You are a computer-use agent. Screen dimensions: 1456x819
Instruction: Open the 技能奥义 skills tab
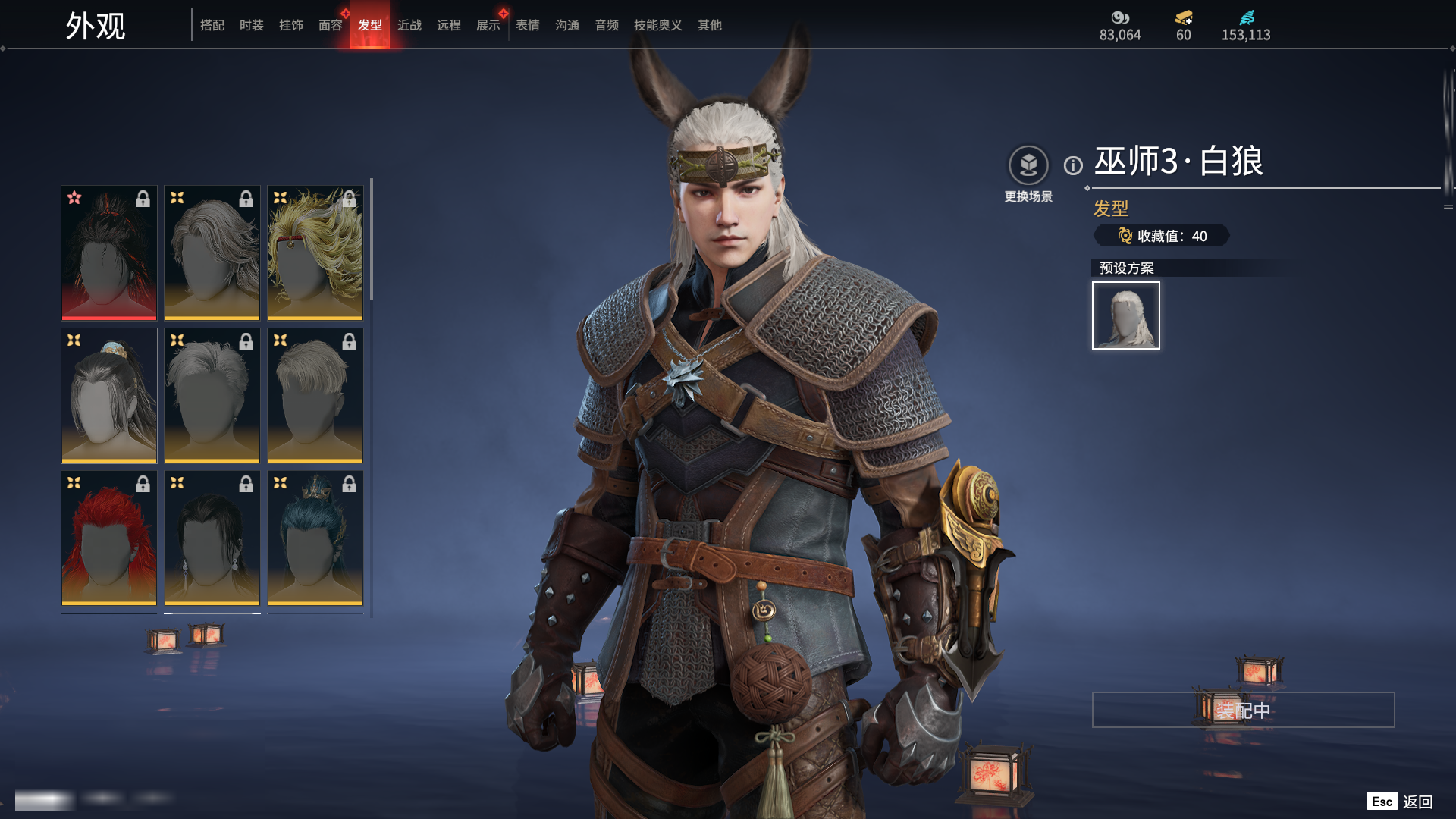click(x=657, y=25)
